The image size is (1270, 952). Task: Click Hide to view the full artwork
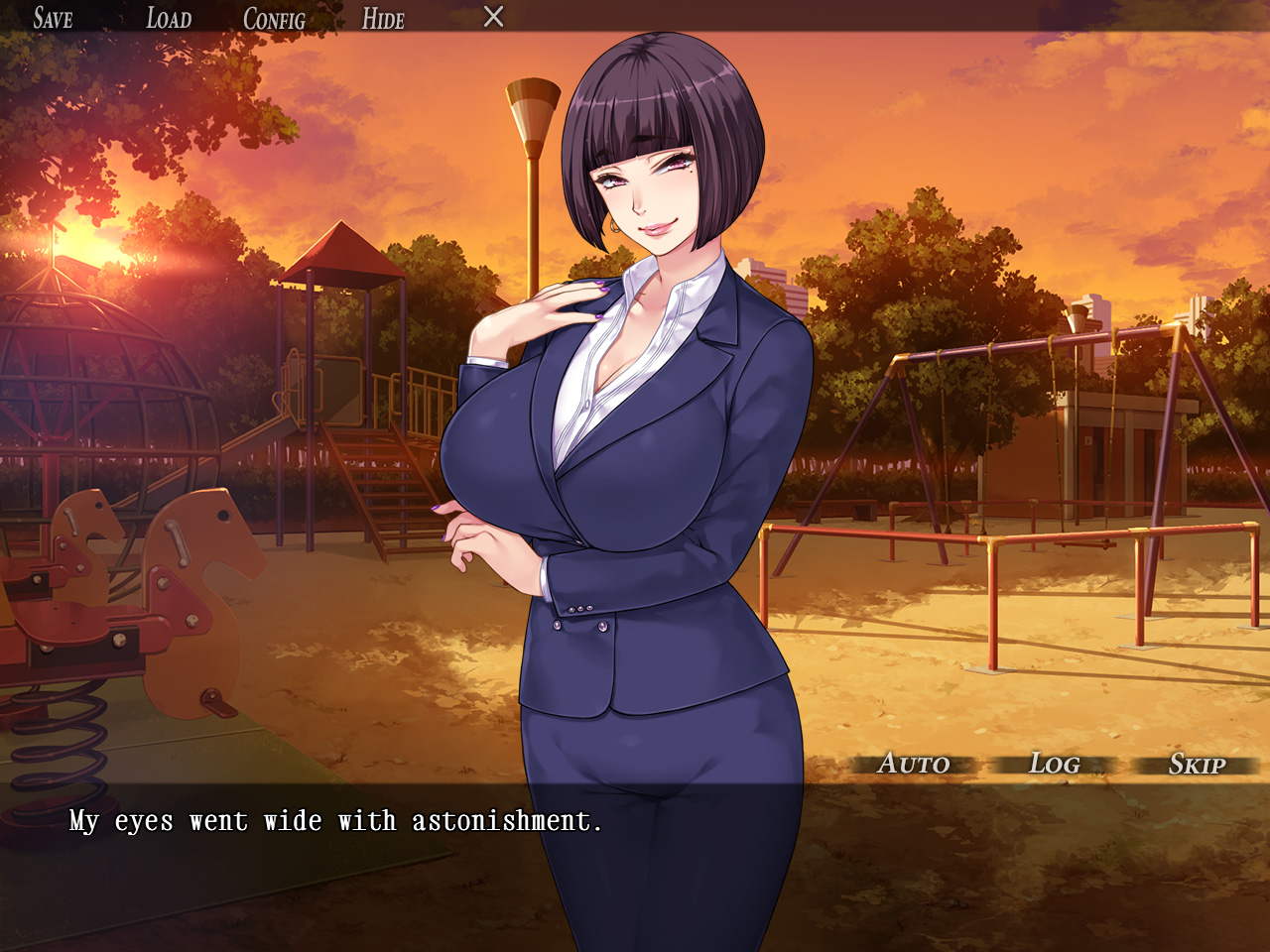(x=383, y=18)
